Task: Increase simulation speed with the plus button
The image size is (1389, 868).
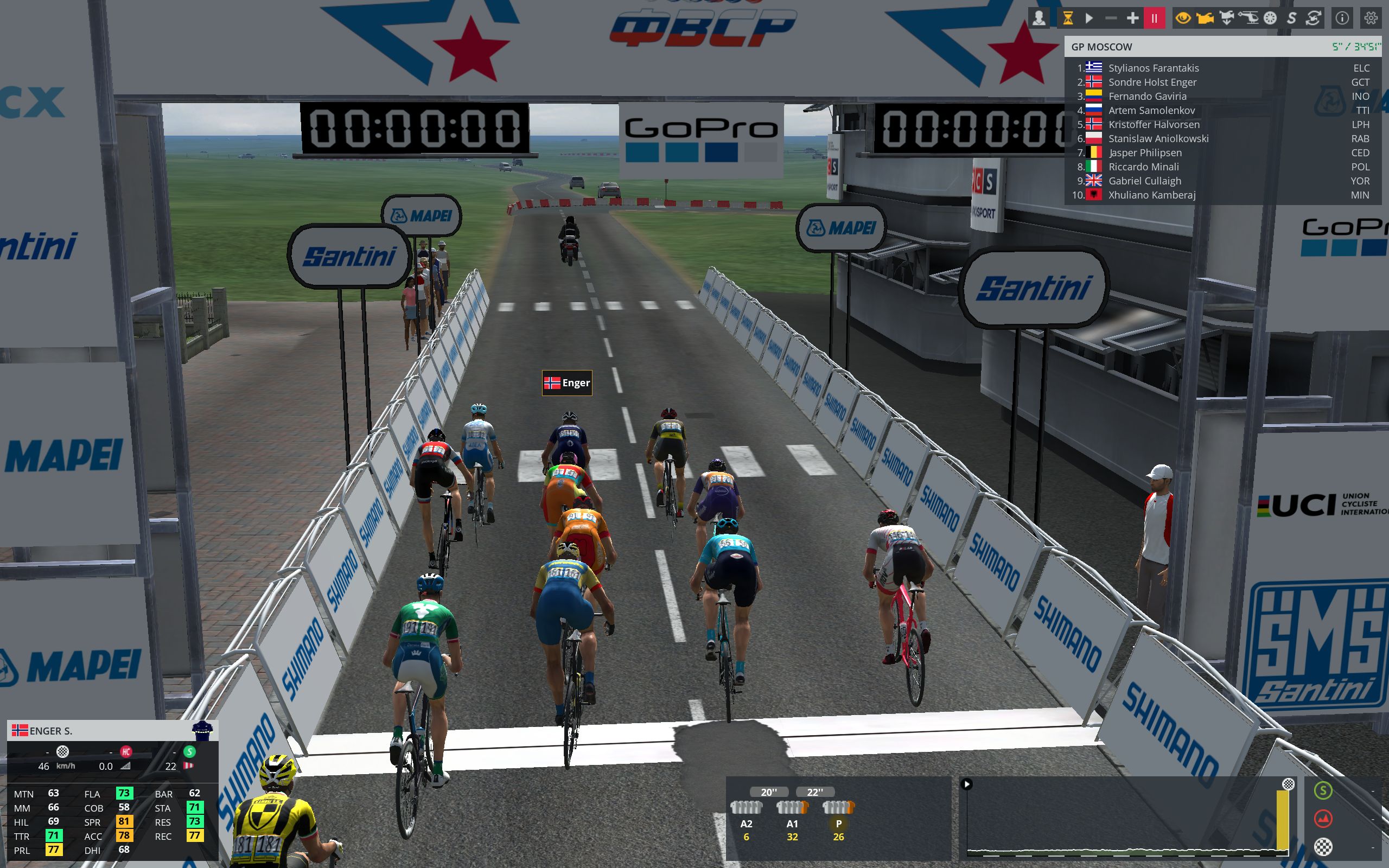Action: [1132, 18]
